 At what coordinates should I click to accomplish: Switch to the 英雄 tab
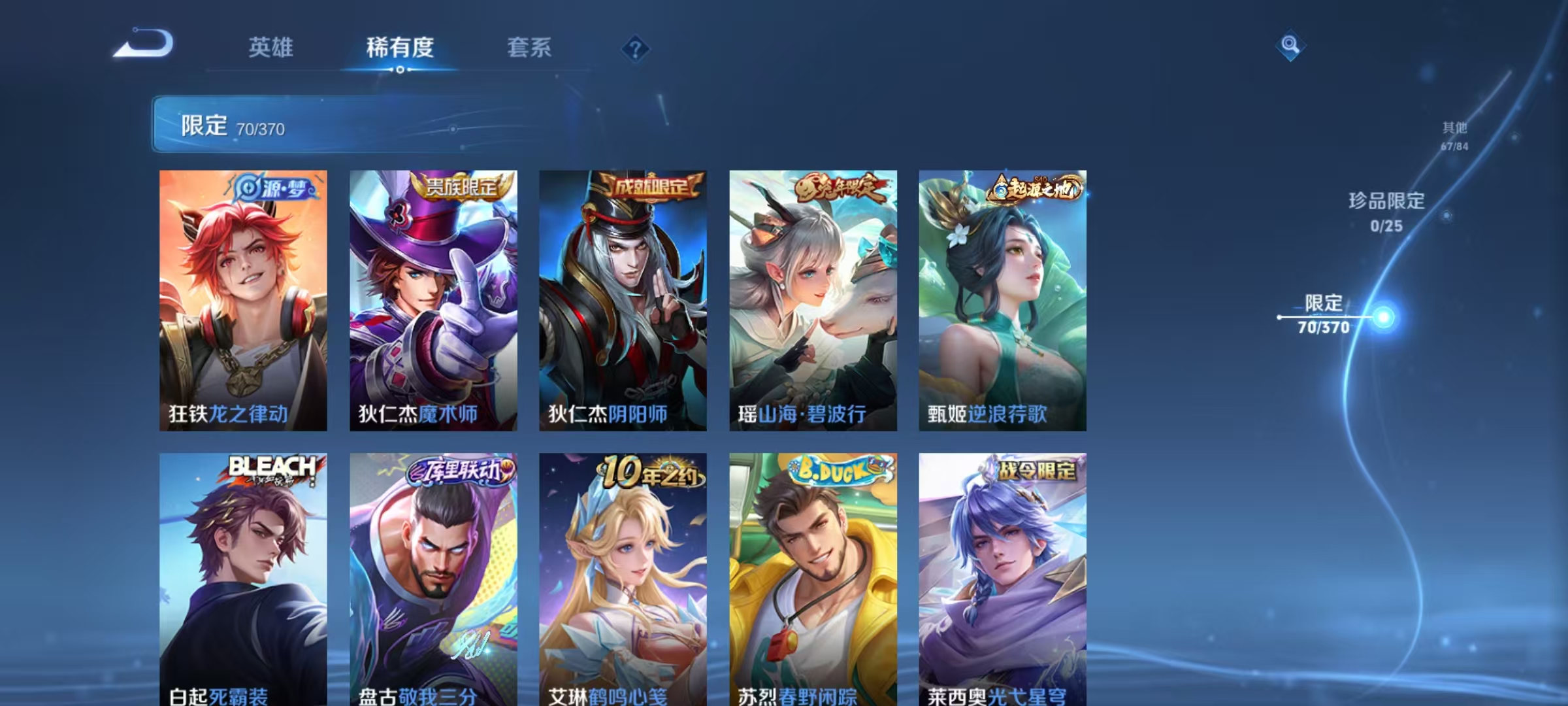272,48
